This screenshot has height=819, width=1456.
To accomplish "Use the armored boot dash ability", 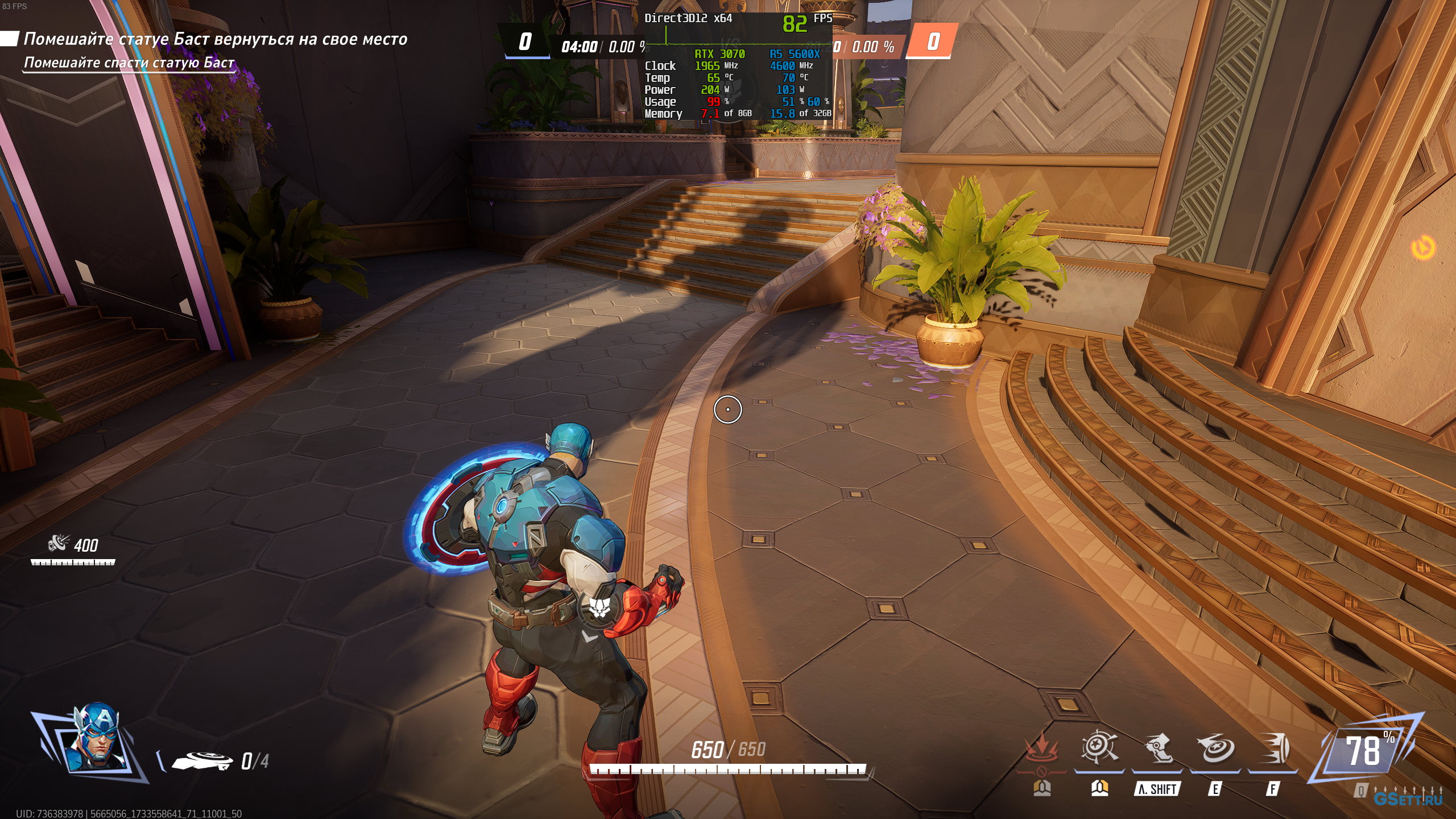I will click(x=1157, y=748).
